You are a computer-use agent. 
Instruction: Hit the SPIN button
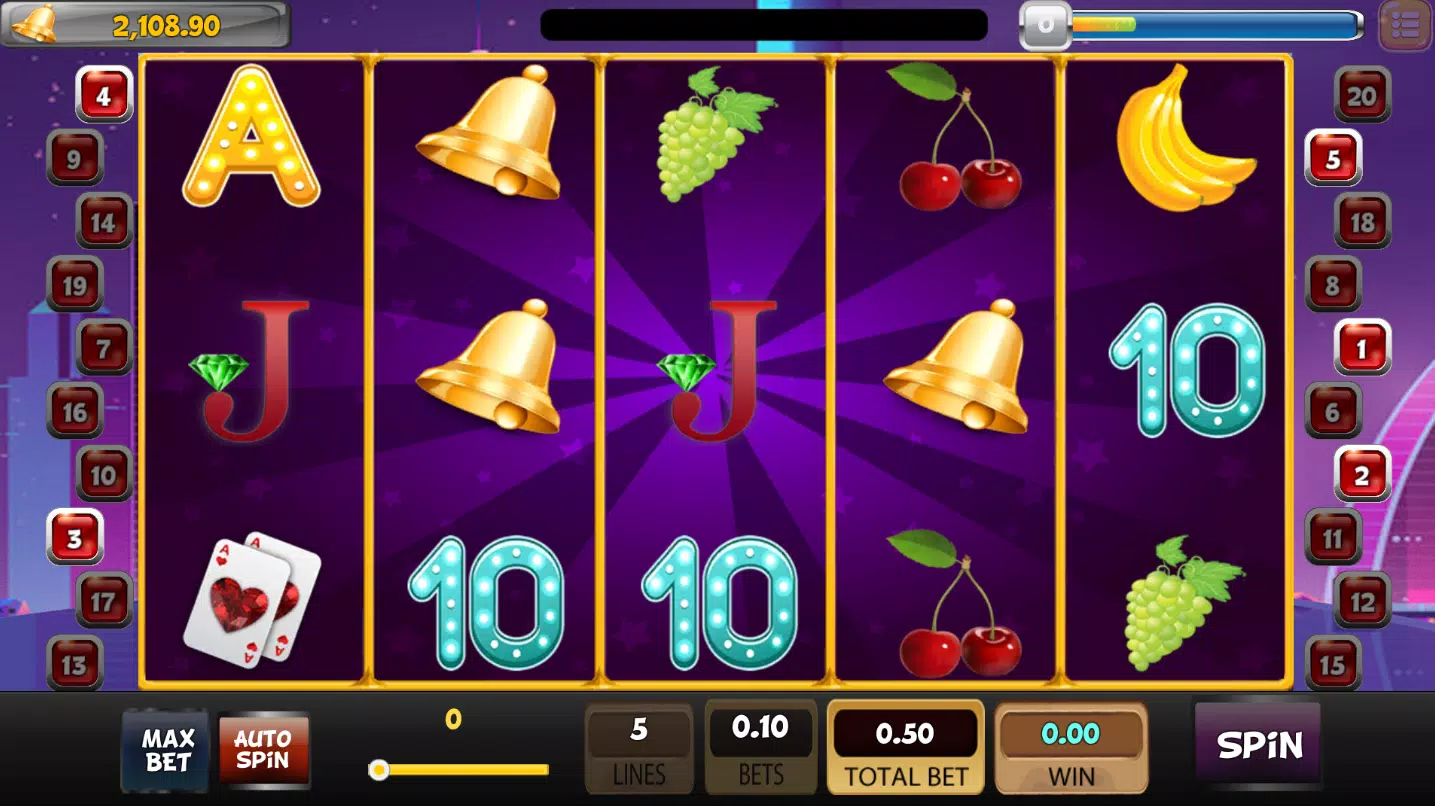click(1258, 745)
